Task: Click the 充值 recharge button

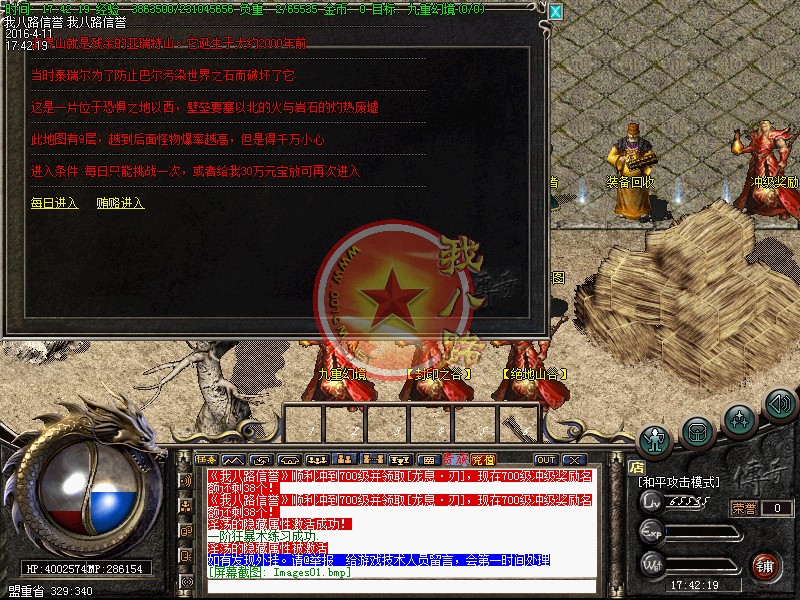Action: (x=483, y=460)
